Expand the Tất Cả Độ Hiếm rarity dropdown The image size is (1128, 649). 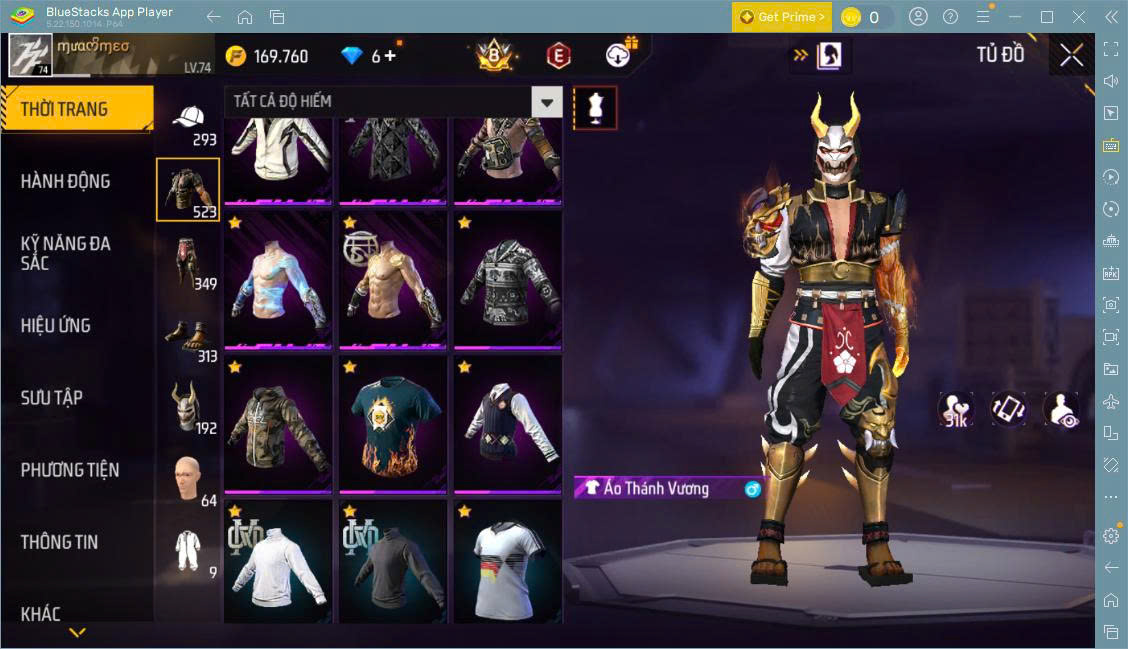pyautogui.click(x=546, y=101)
